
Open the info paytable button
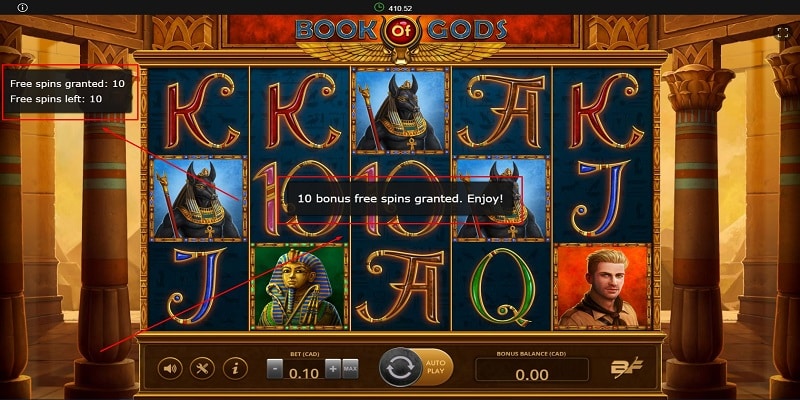[x=235, y=369]
